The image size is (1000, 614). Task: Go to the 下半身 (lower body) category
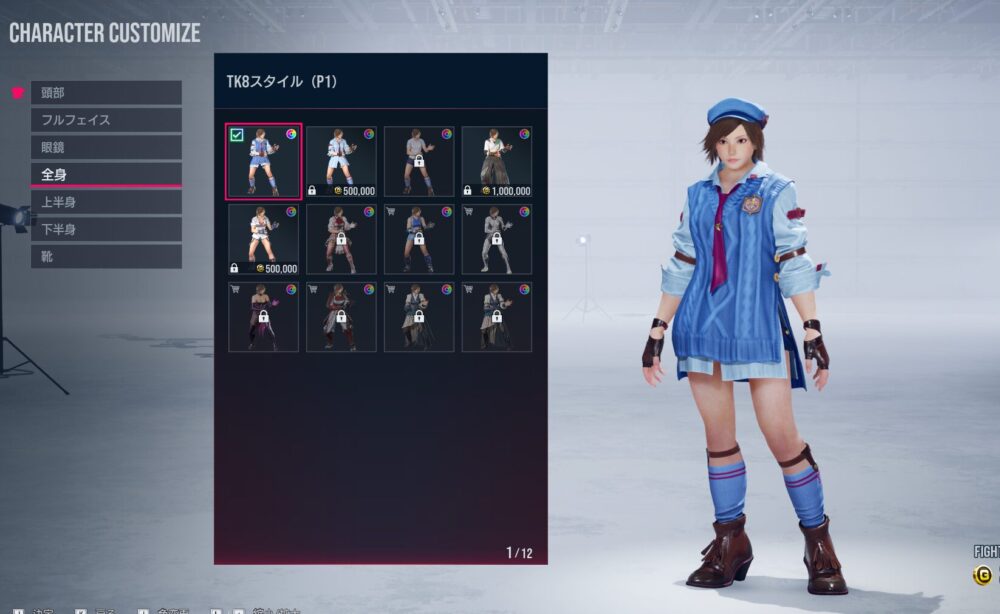point(106,229)
